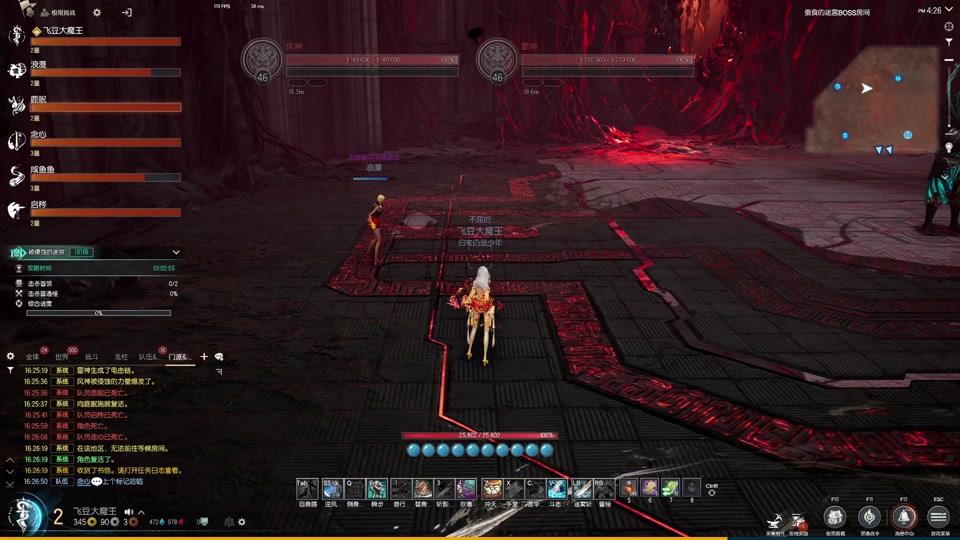Use the red potion in slot 5
Viewport: 960px width, 540px height.
(x=628, y=488)
